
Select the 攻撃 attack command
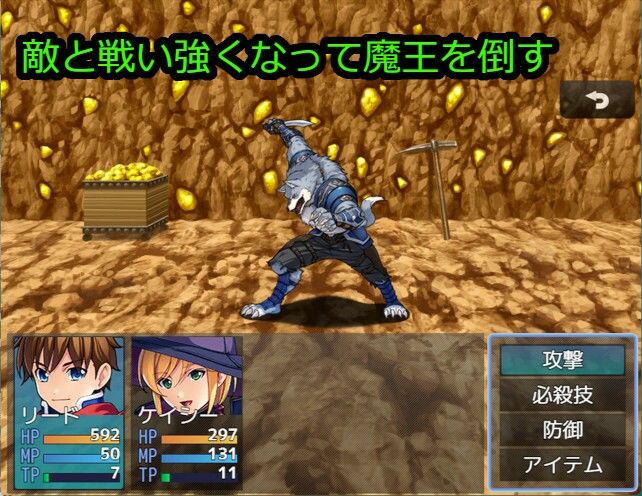[x=563, y=359]
